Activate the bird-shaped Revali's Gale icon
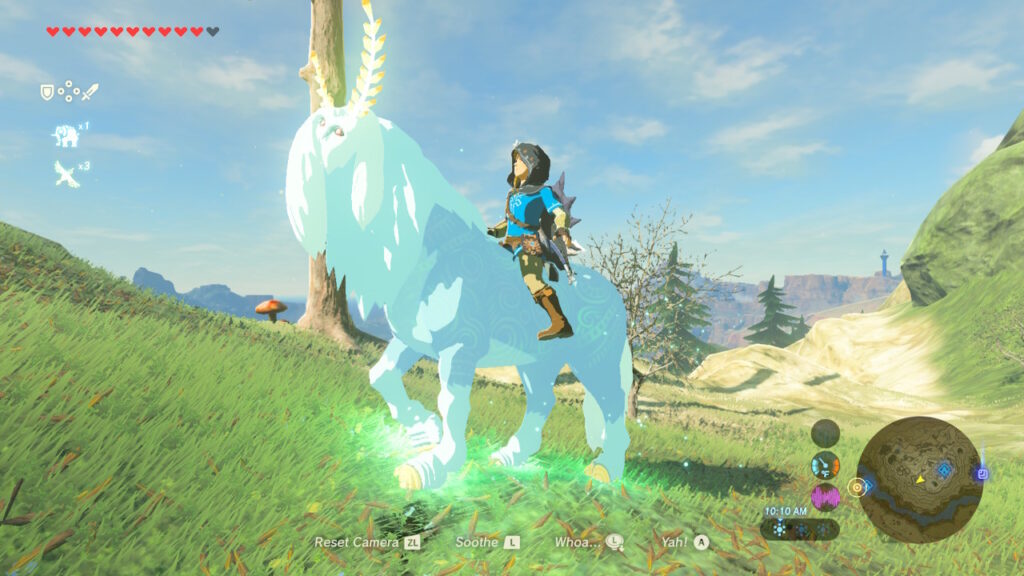Viewport: 1024px width, 576px height. (66, 174)
